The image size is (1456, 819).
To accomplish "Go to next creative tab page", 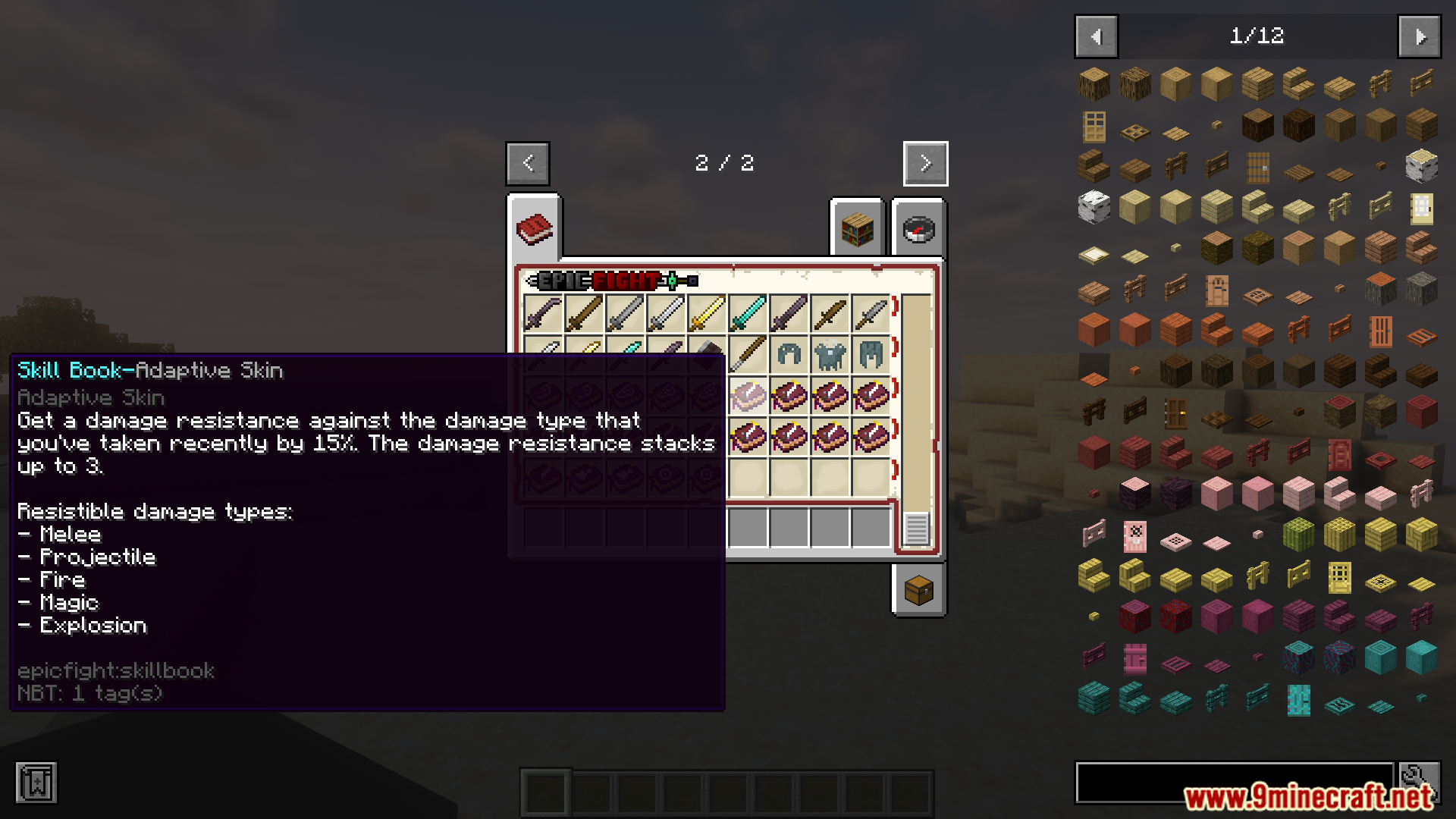I will [x=925, y=163].
